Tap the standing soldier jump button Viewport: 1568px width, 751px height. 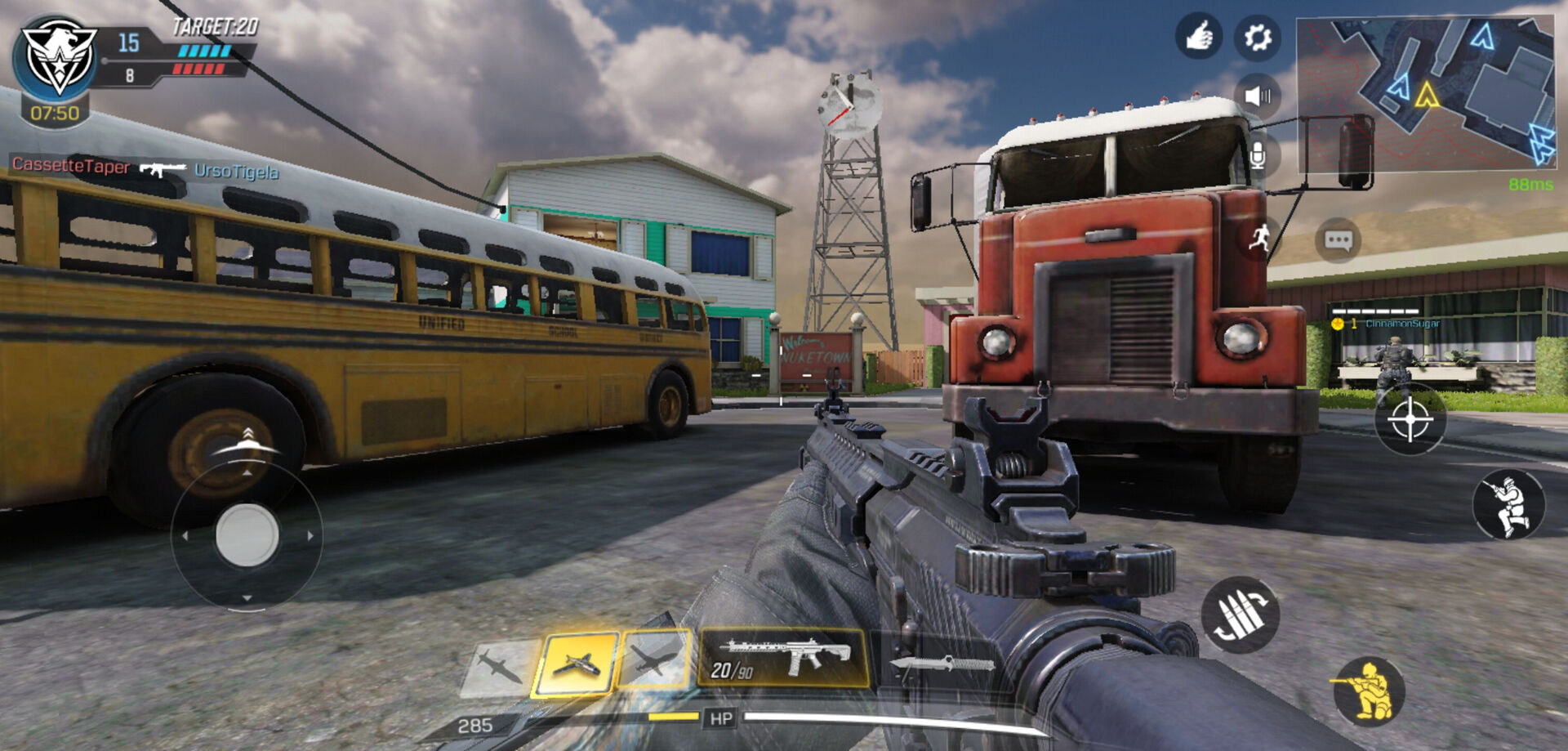(x=1508, y=504)
